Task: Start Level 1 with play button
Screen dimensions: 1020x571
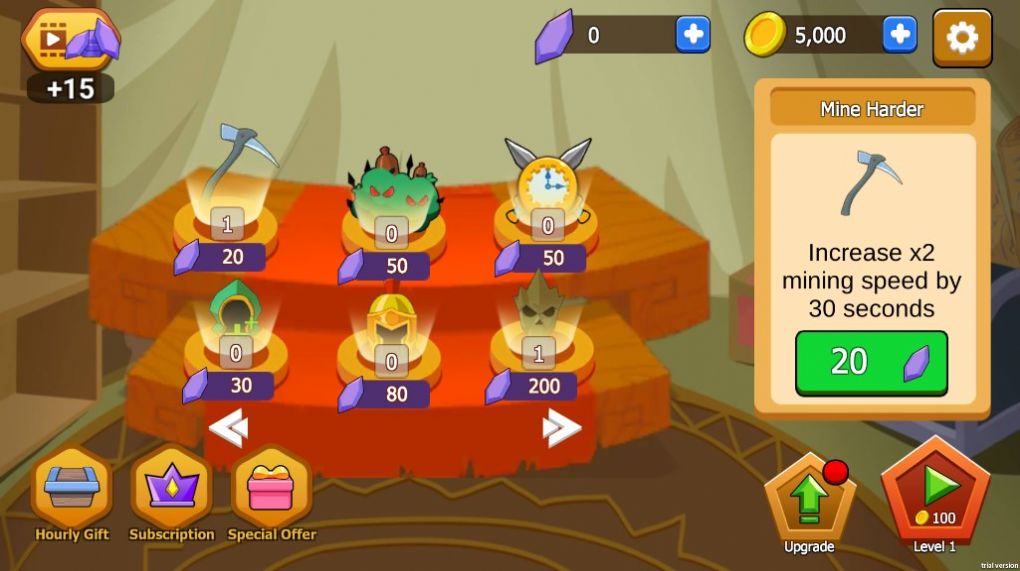Action: click(935, 492)
